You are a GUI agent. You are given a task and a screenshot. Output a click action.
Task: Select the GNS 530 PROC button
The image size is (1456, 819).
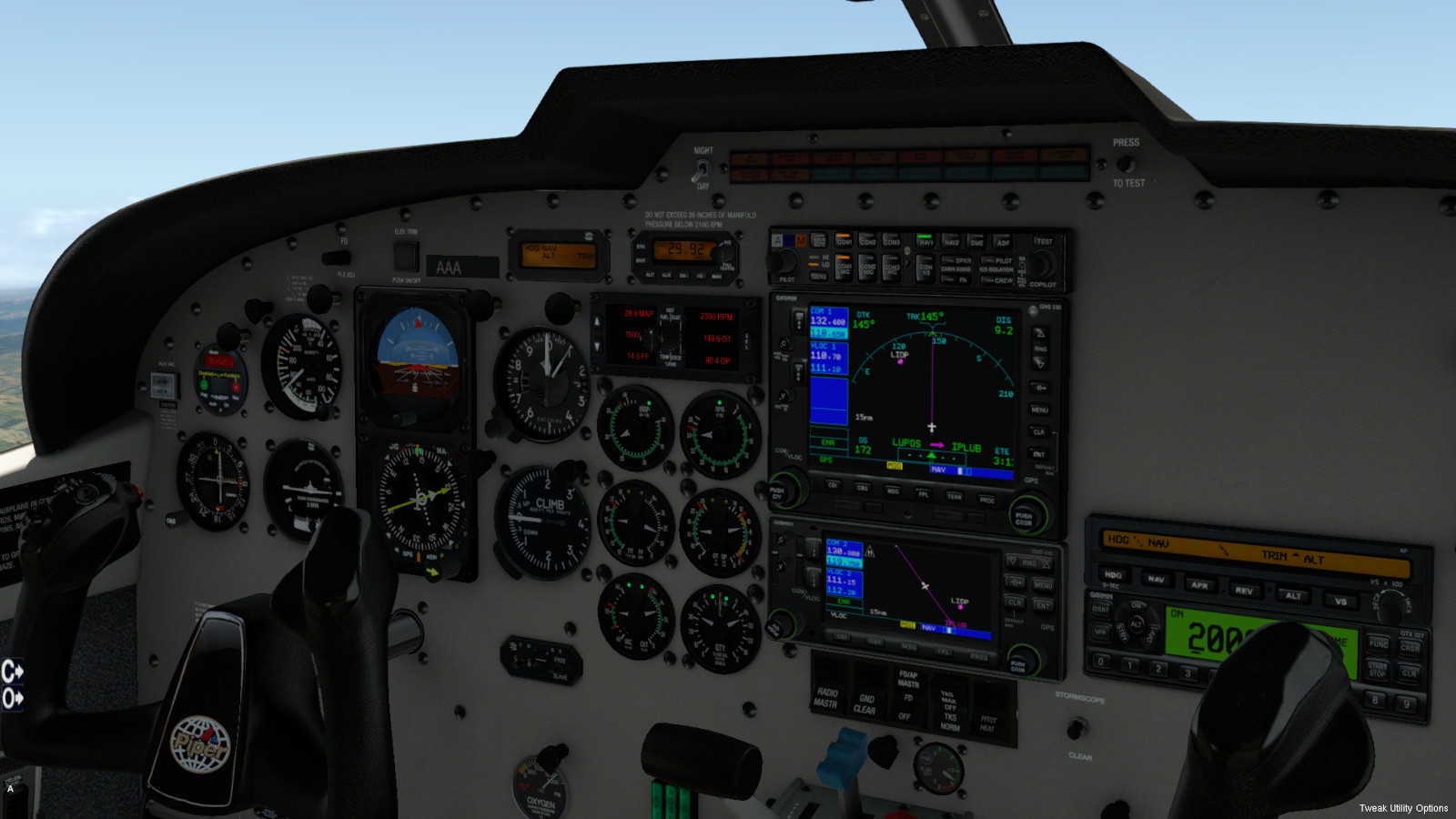pos(986,500)
